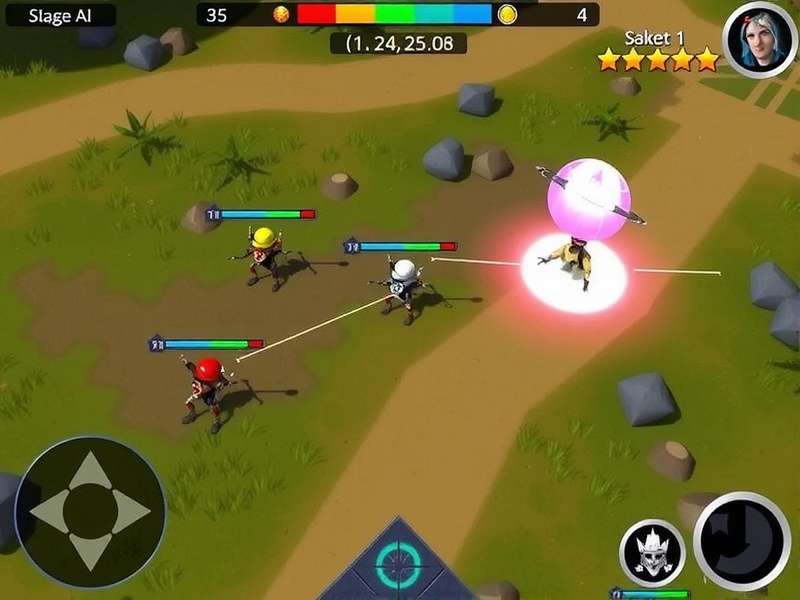Tap the left arrow on the movement pad

[x=48, y=512]
